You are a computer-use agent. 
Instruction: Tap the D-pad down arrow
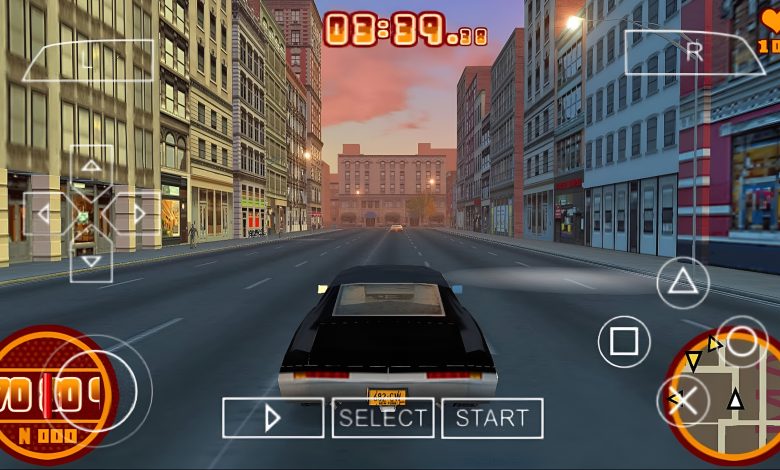point(91,261)
